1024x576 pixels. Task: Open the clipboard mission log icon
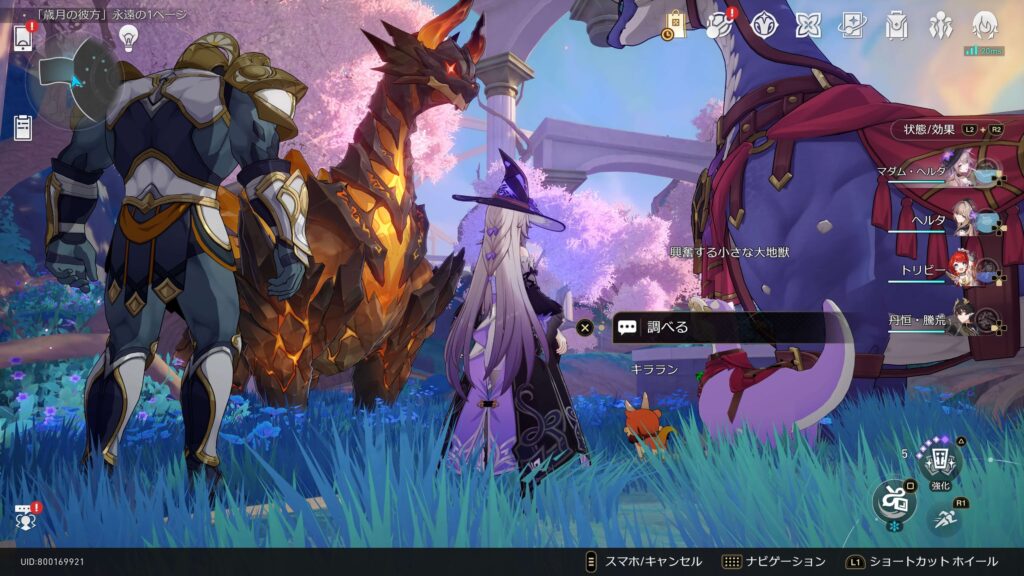(23, 127)
